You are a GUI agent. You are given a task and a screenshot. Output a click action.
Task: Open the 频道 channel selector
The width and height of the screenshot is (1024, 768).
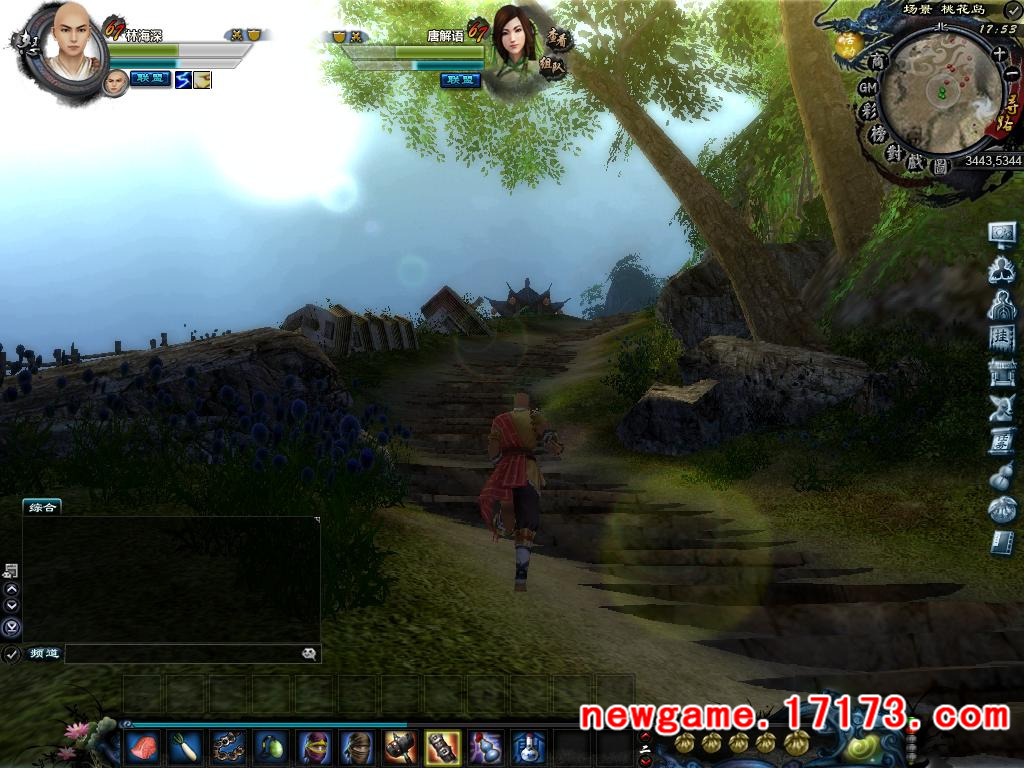click(x=45, y=654)
